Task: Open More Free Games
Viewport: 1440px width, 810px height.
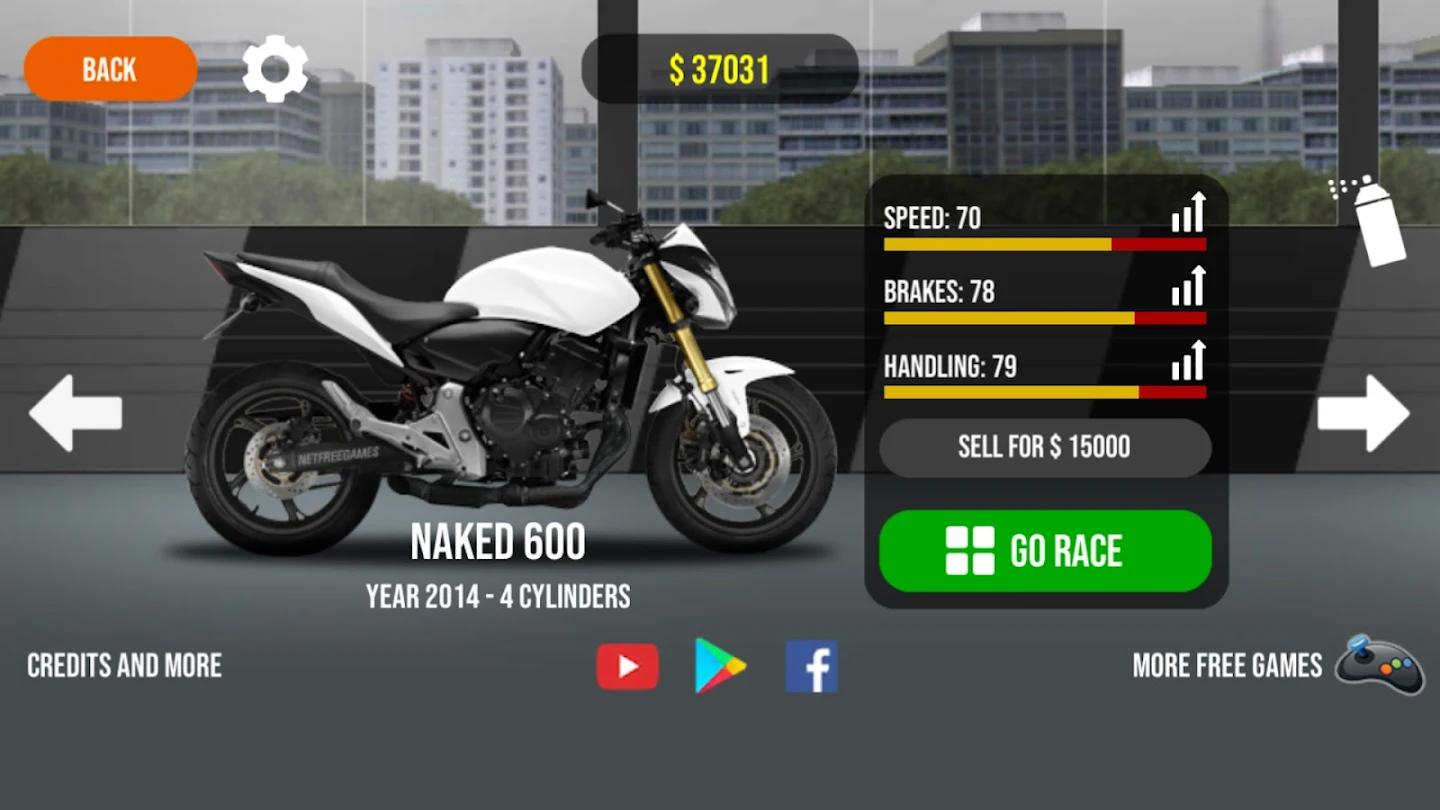Action: pos(1224,665)
